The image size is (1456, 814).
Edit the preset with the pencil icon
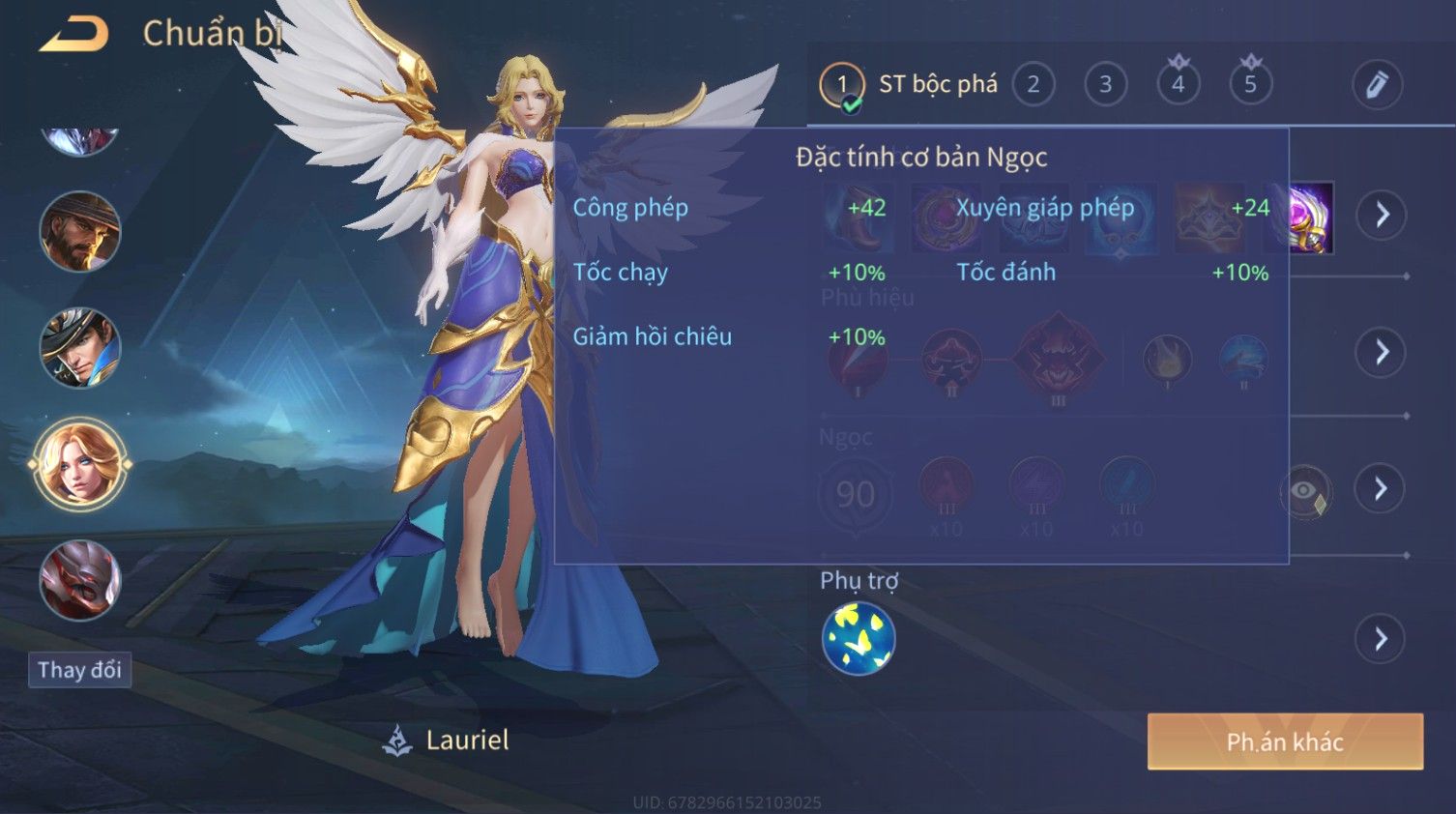point(1377,85)
